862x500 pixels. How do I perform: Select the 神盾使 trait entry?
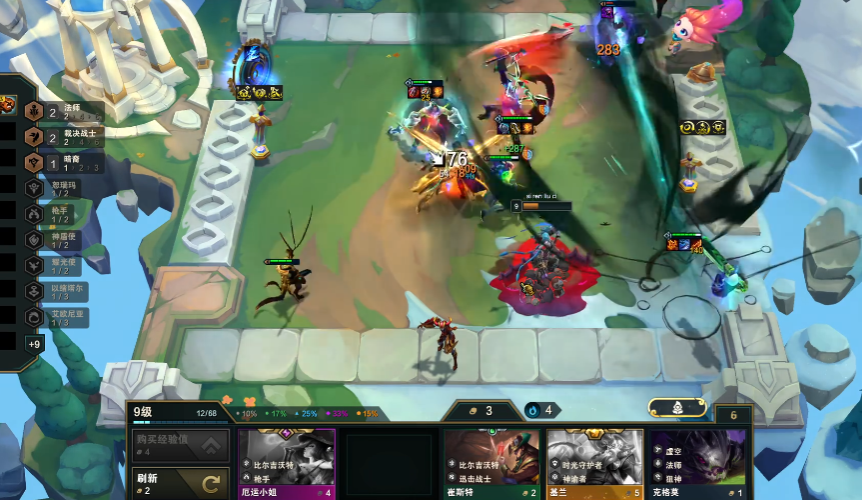click(60, 241)
